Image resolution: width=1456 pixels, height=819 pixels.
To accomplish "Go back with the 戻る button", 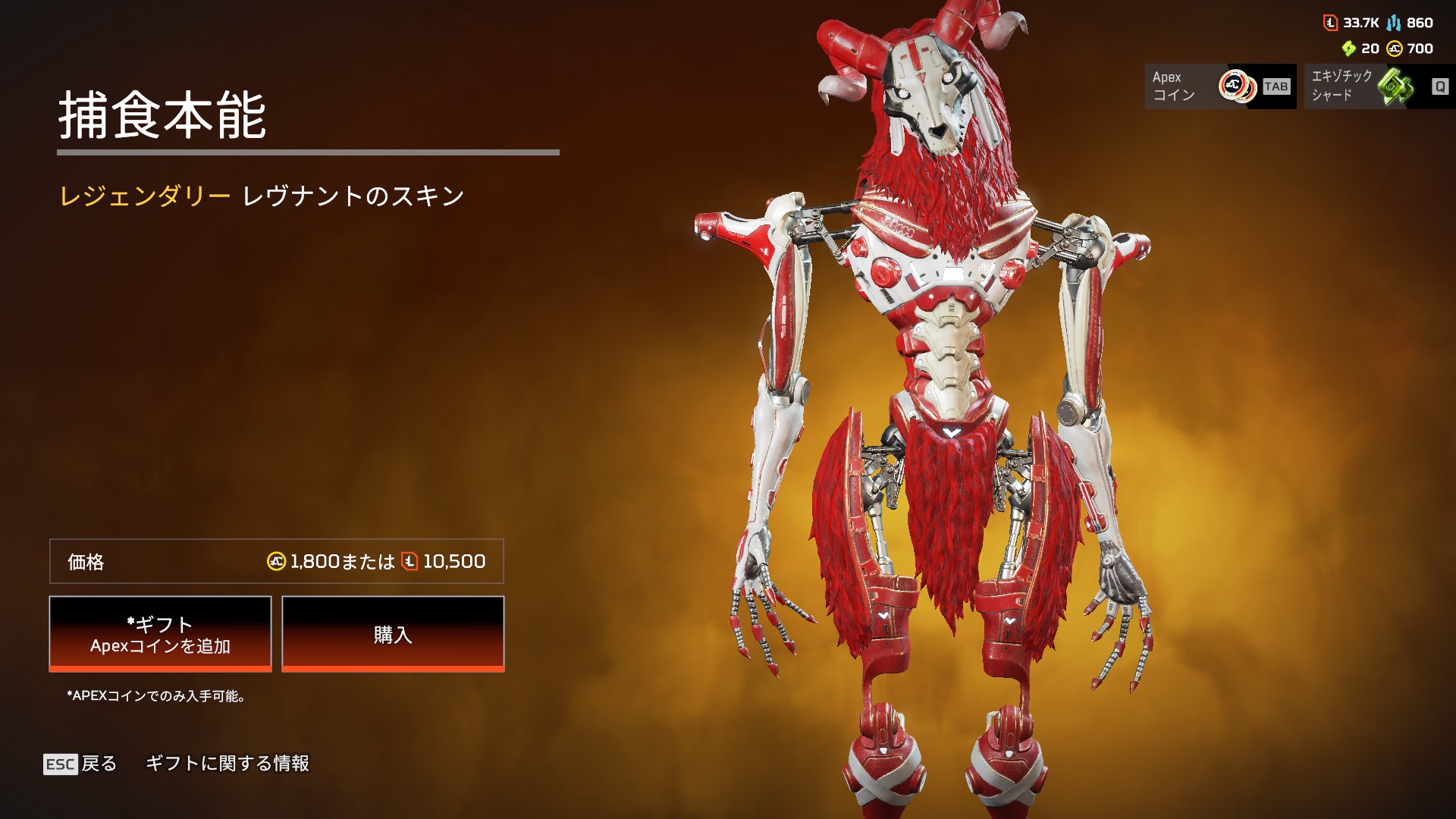I will coord(81,764).
